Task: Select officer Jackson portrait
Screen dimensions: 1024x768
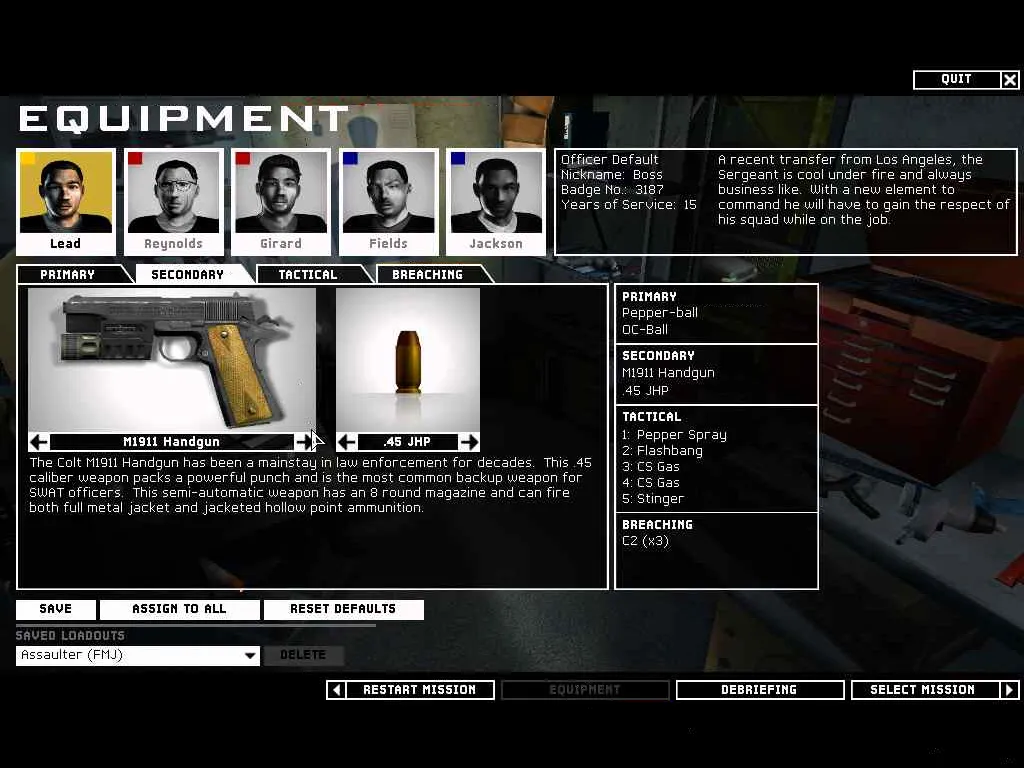Action: 496,201
